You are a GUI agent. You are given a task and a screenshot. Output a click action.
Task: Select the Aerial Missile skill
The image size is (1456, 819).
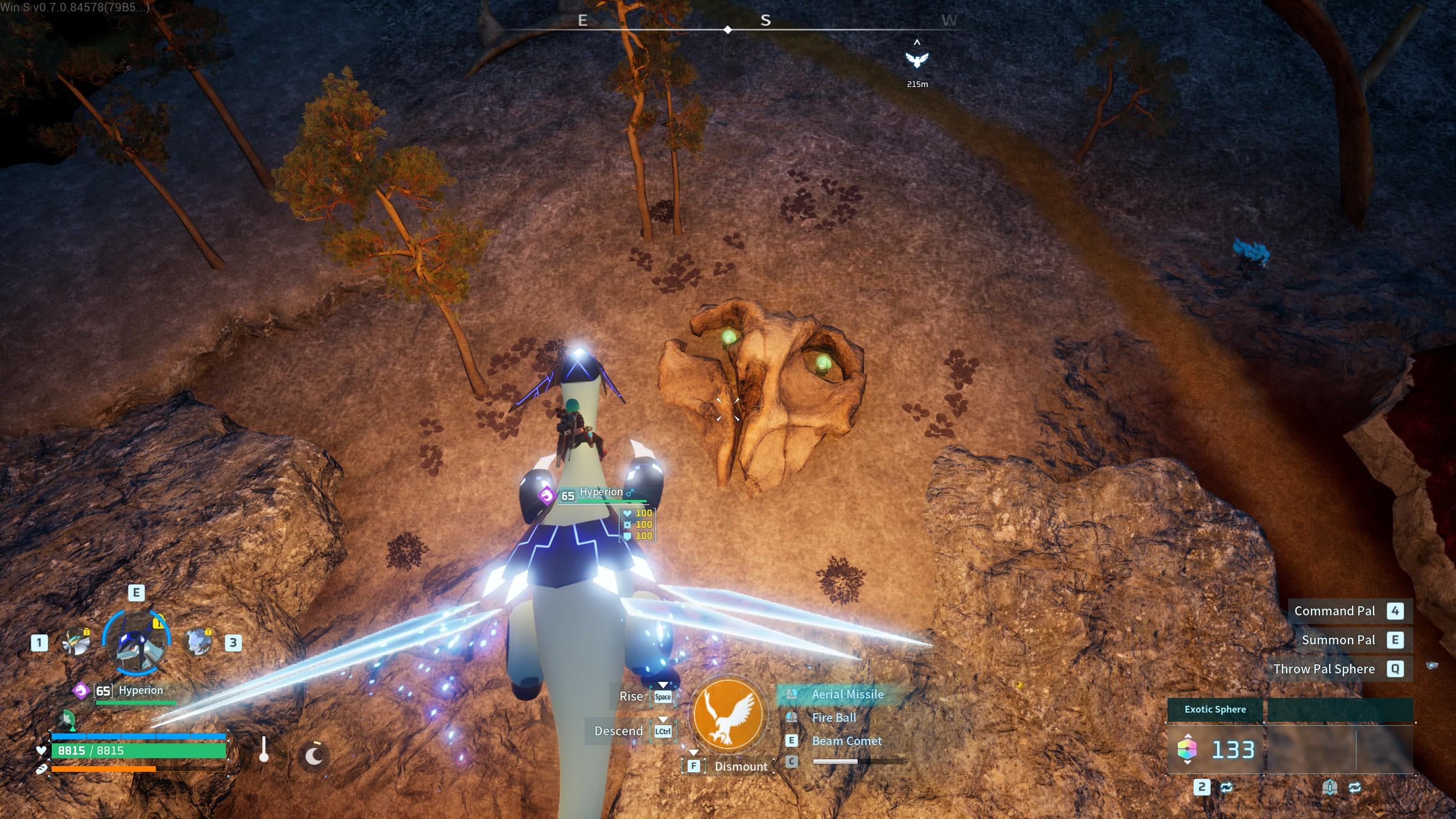847,694
